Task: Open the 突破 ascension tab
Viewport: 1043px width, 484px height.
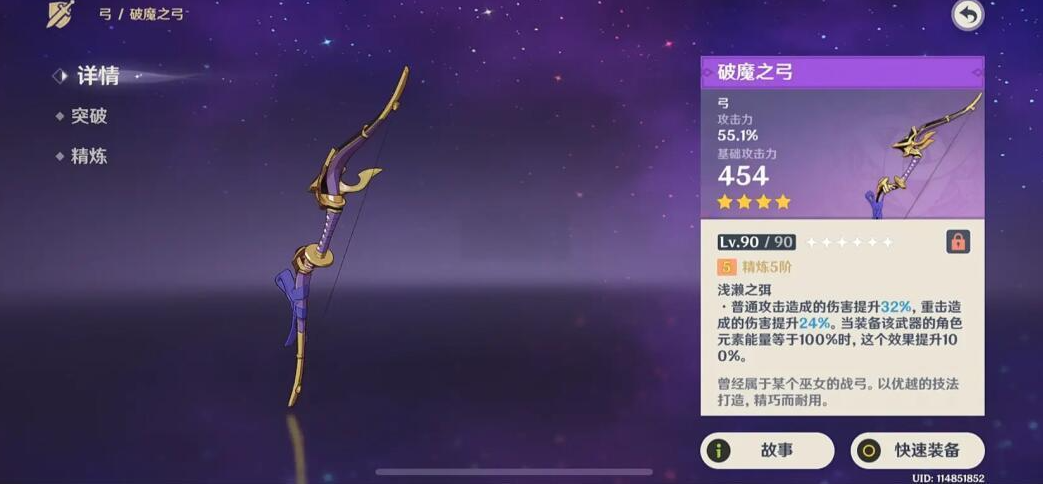Action: [x=88, y=116]
